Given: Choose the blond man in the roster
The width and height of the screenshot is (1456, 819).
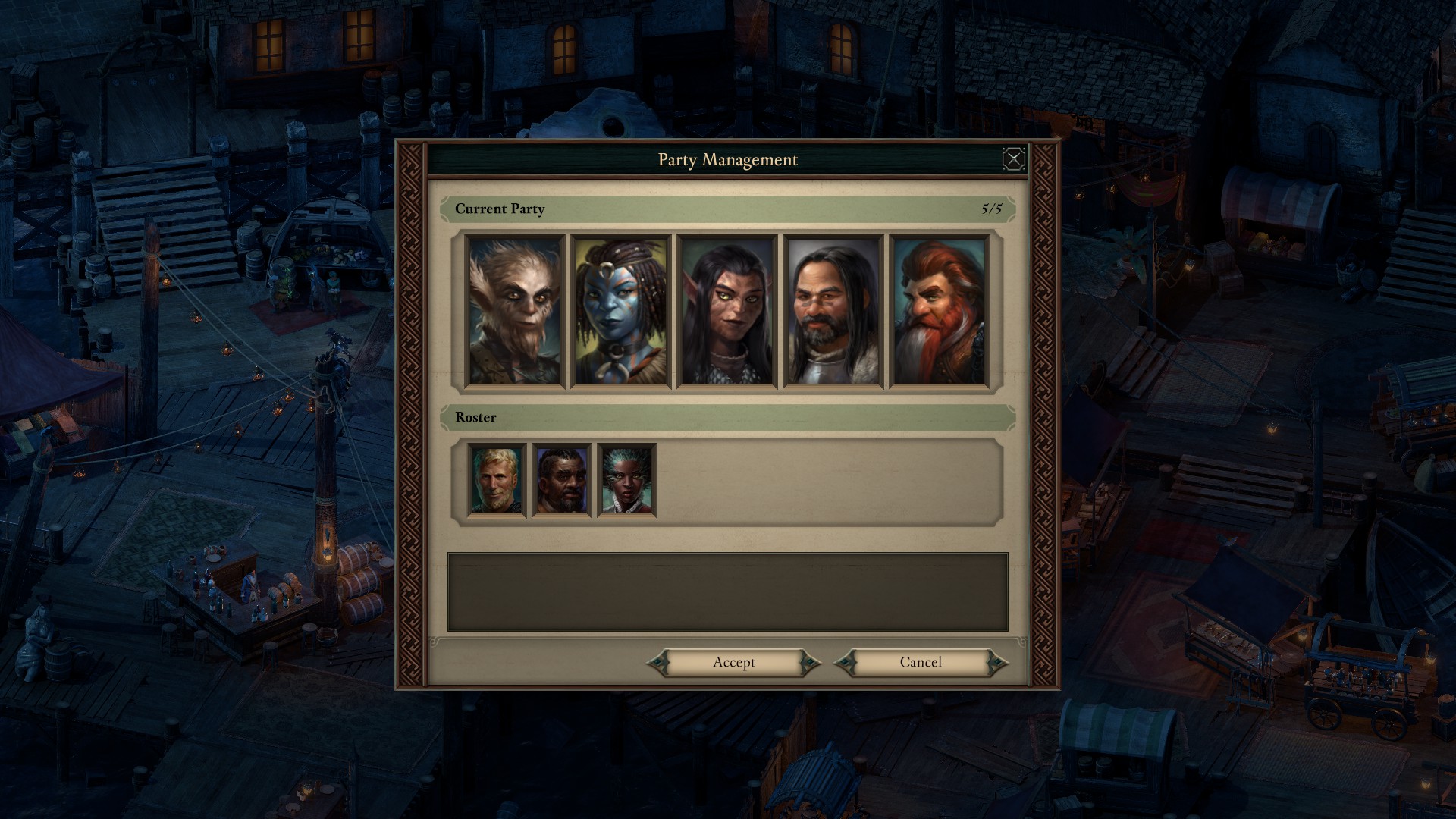Looking at the screenshot, I should point(497,481).
